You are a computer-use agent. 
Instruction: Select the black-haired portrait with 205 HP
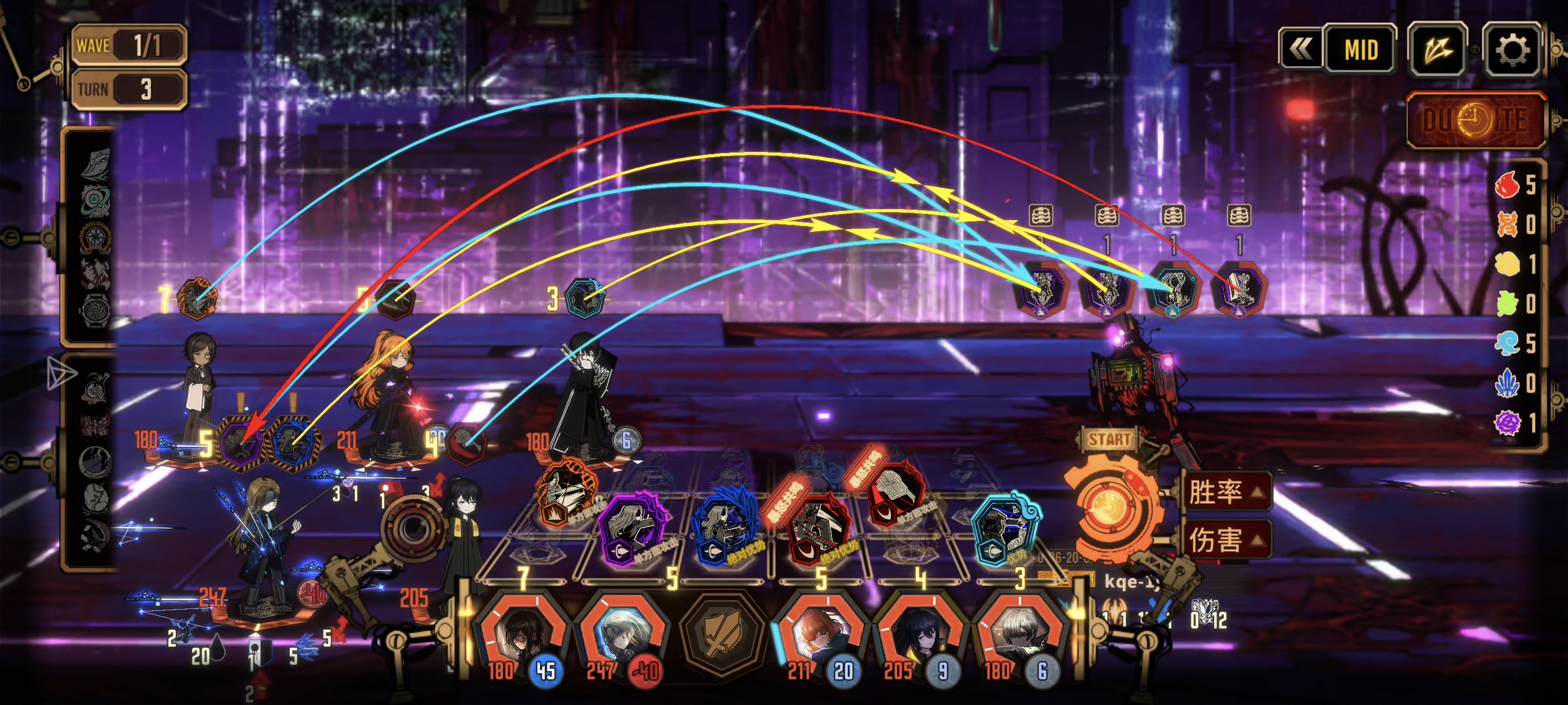(920, 636)
